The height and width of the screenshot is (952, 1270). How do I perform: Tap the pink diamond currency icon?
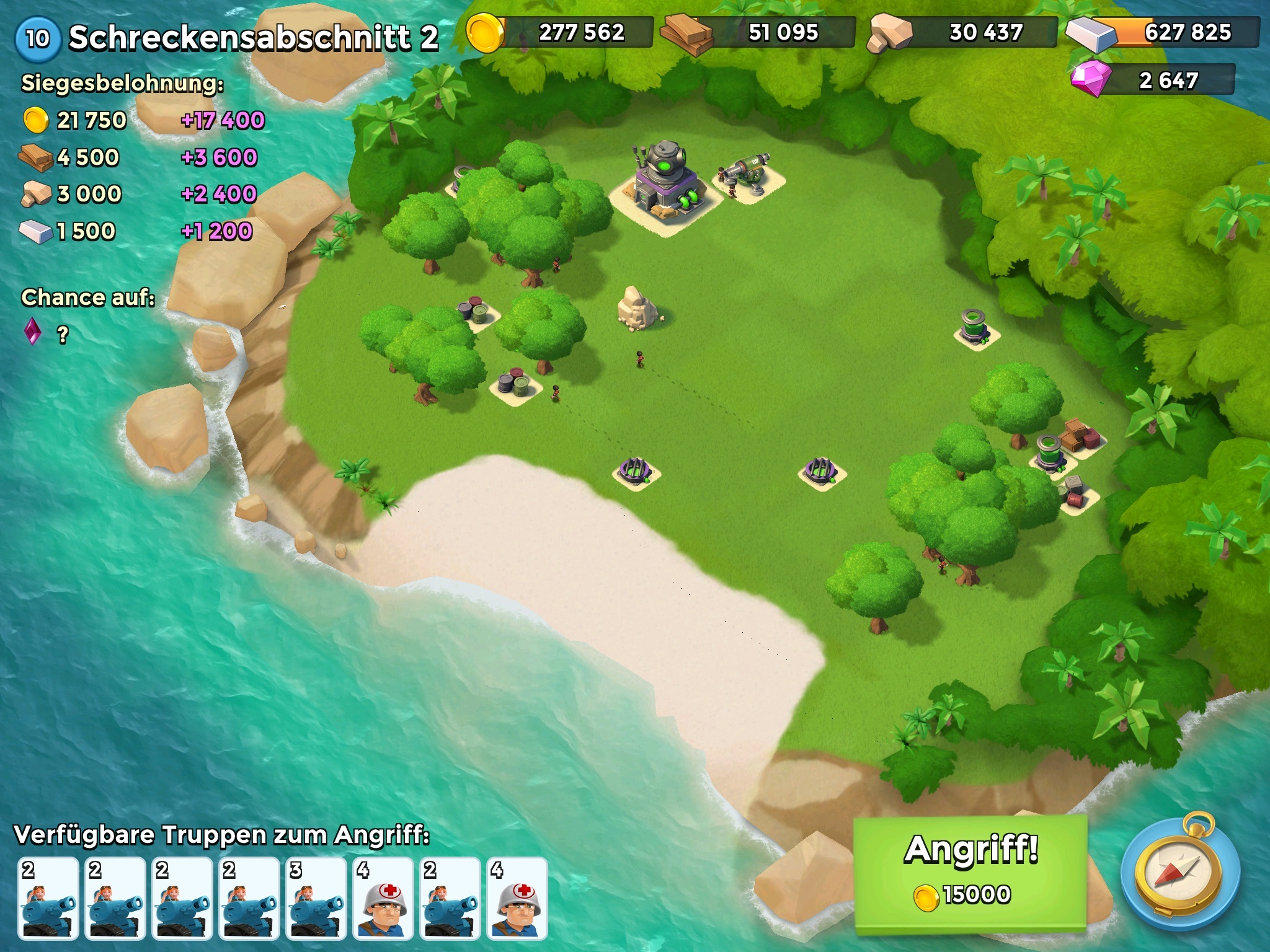[1091, 79]
